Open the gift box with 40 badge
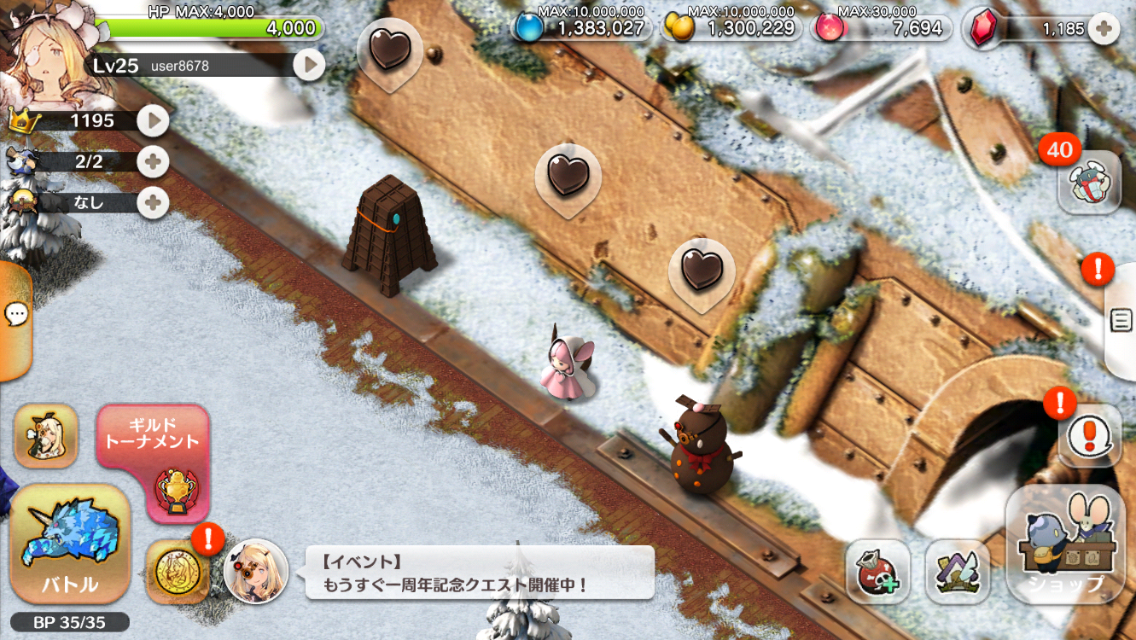 (1088, 182)
